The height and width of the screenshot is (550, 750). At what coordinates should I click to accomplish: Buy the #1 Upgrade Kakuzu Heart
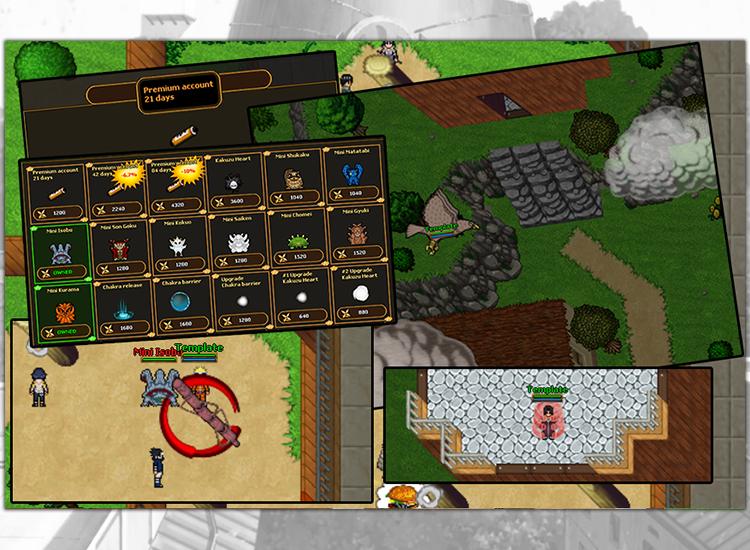point(301,300)
